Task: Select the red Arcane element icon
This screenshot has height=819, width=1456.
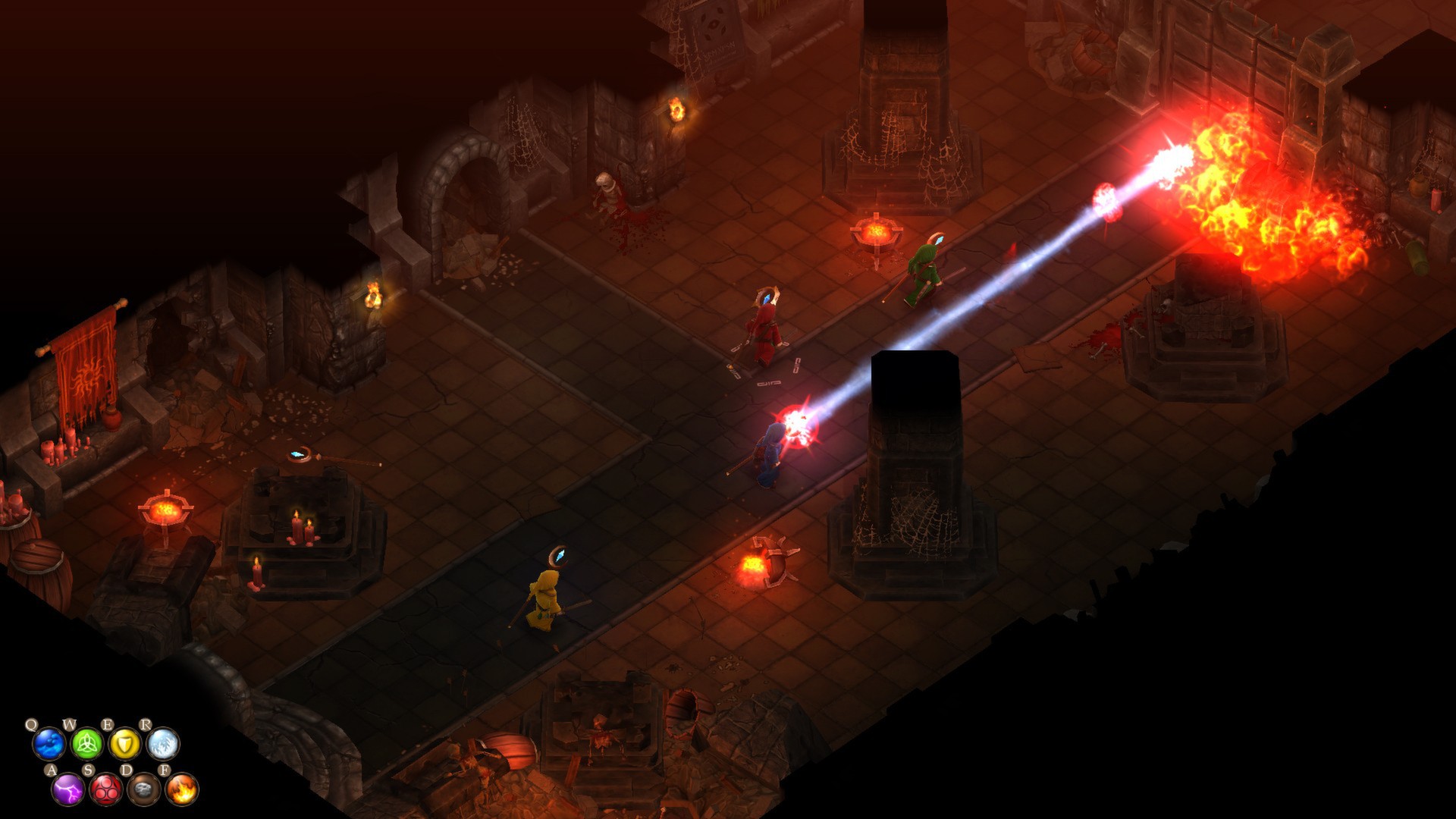Action: click(x=106, y=789)
